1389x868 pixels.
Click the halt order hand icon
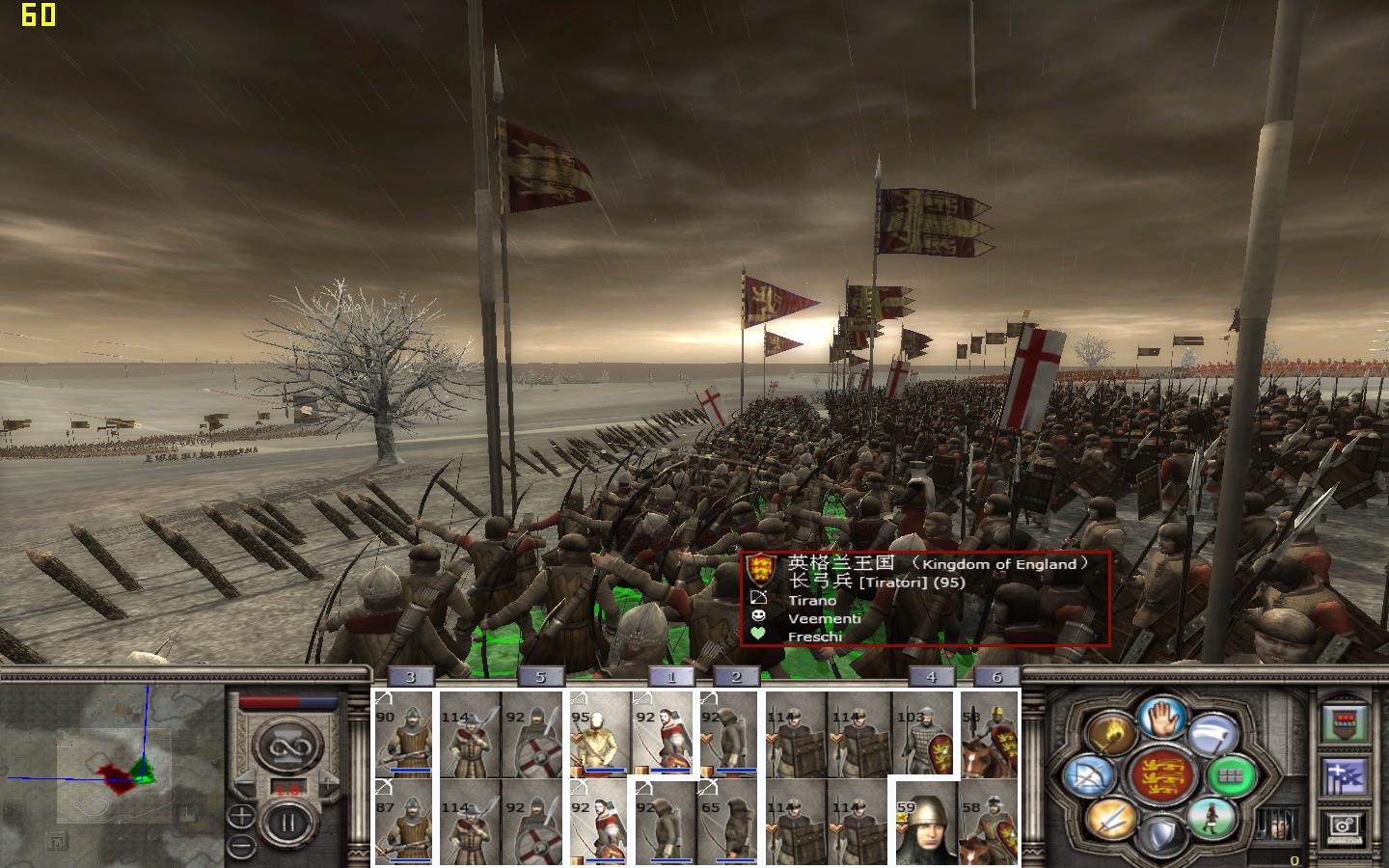(1162, 717)
